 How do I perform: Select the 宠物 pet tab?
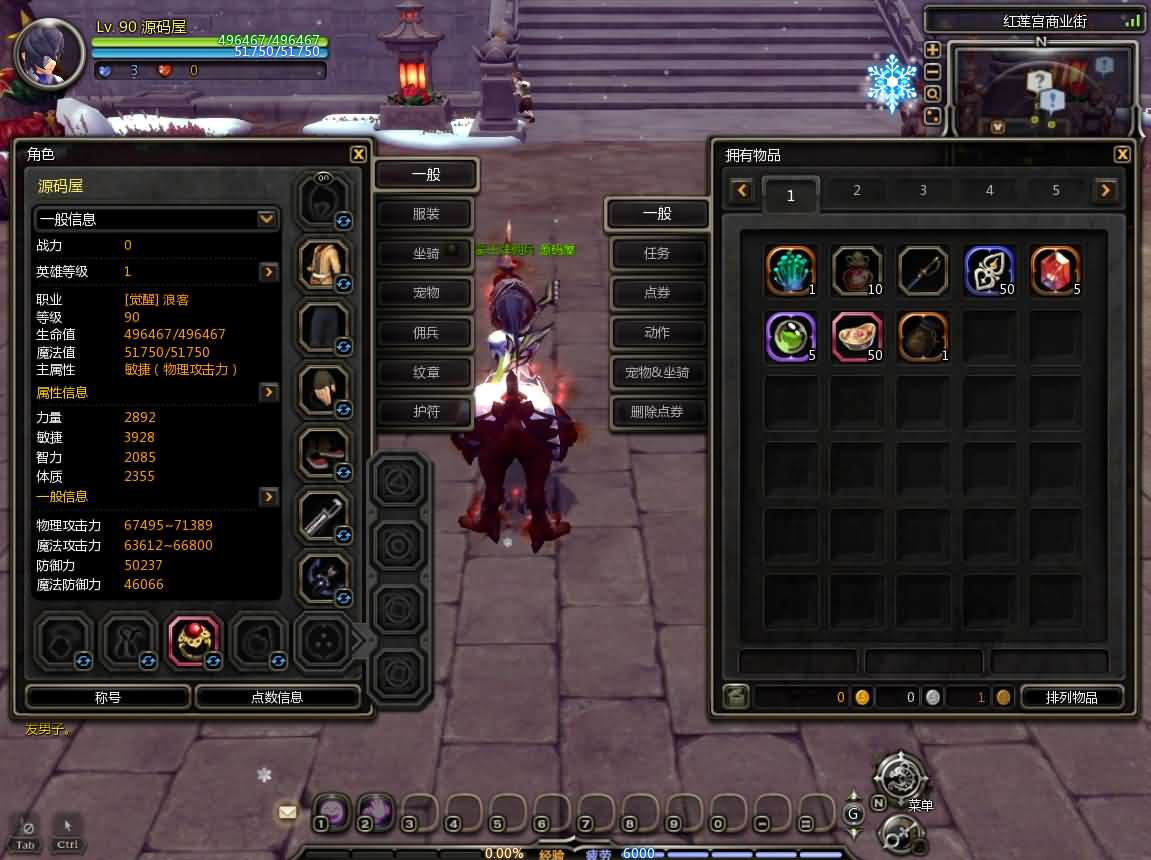point(426,293)
